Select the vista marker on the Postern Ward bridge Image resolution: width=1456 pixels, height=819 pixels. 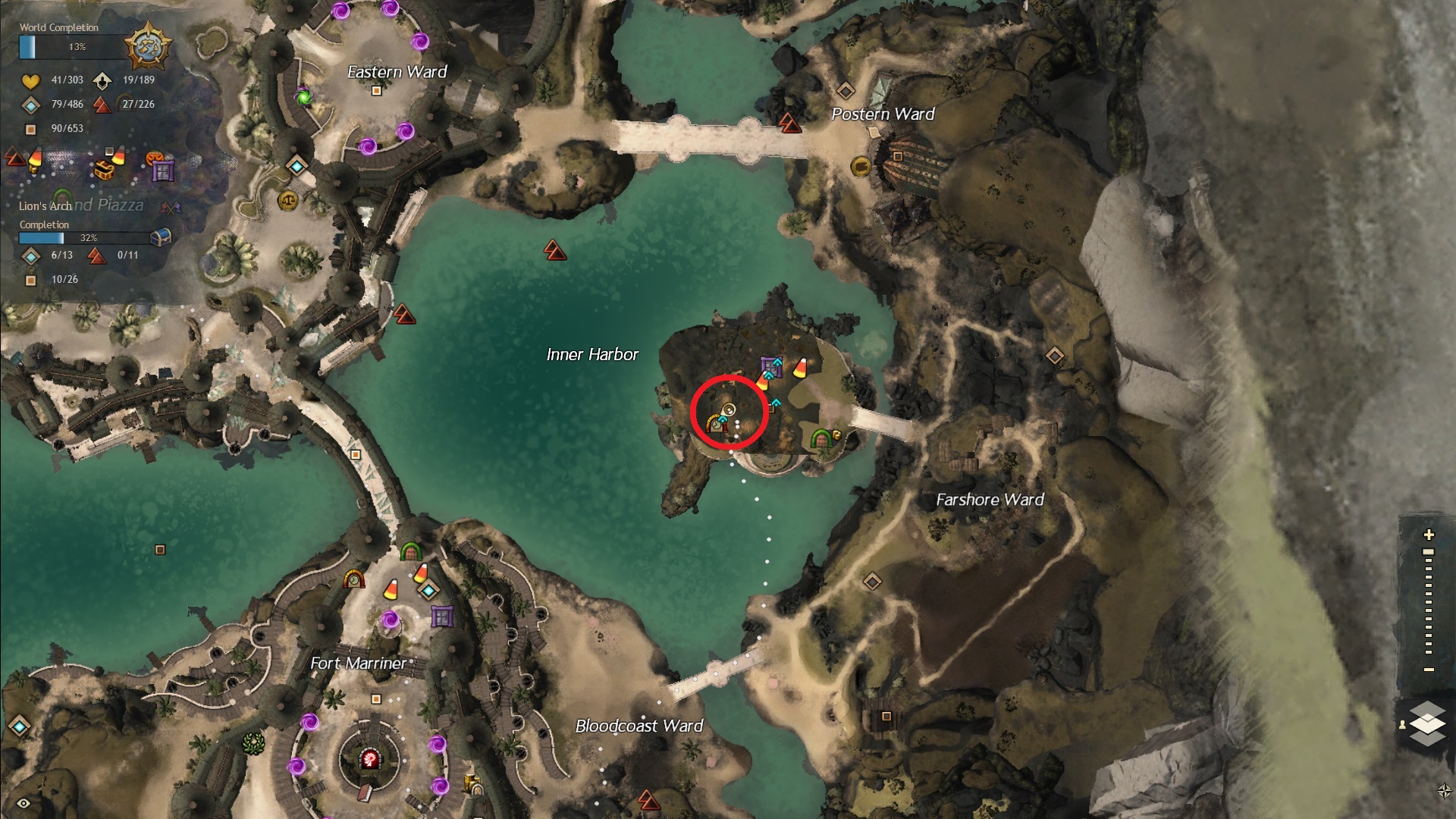pyautogui.click(x=790, y=123)
